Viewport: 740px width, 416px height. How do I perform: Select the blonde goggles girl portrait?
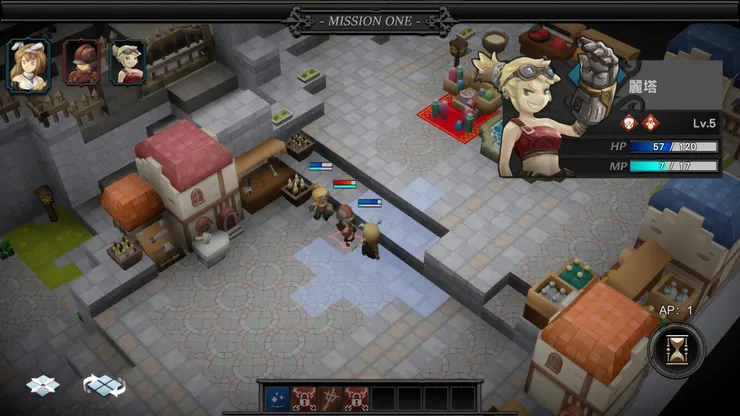(127, 62)
